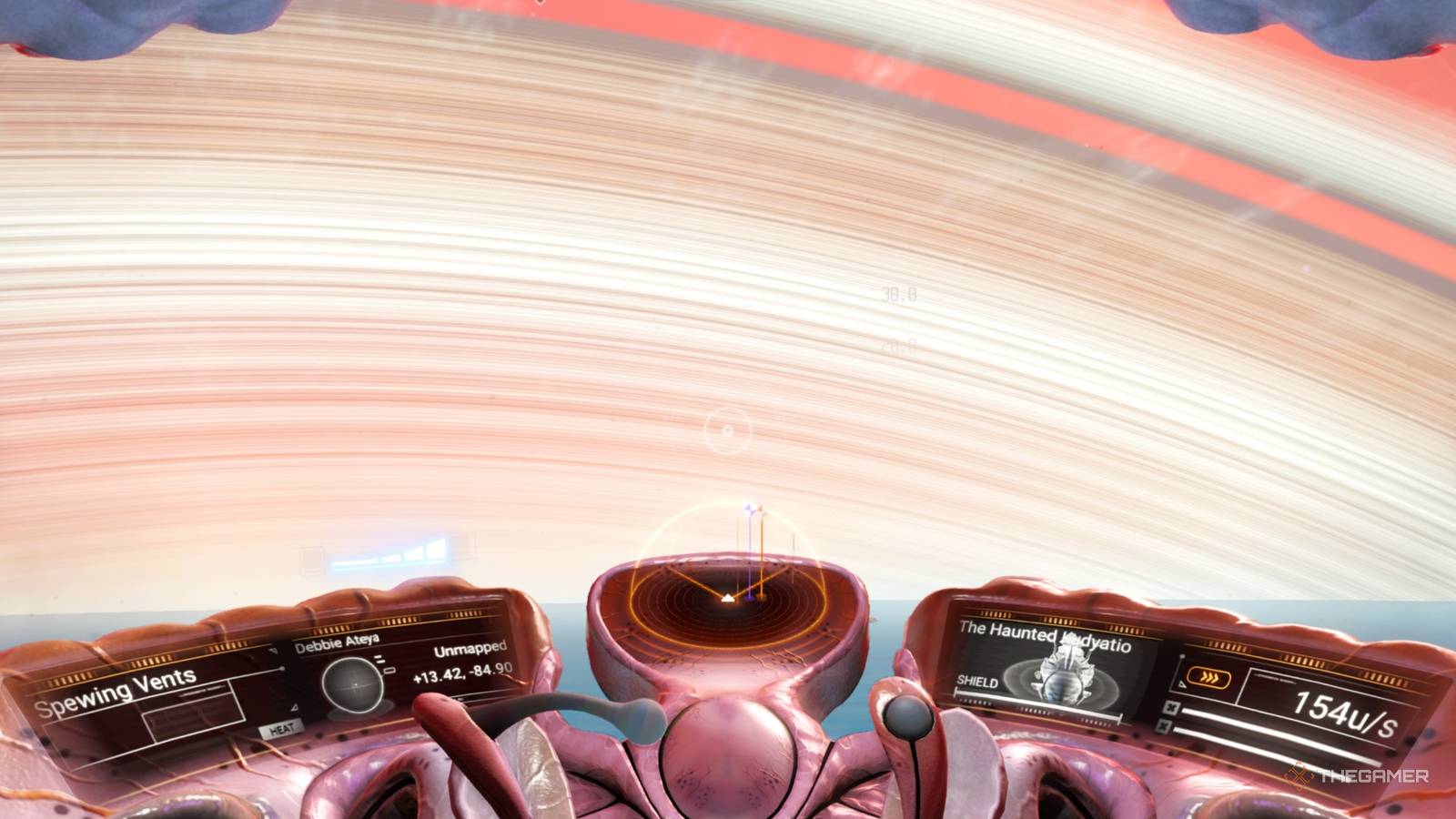Click the lower X marker beside the speed bars
Viewport: 1456px width, 819px height.
click(x=1163, y=728)
